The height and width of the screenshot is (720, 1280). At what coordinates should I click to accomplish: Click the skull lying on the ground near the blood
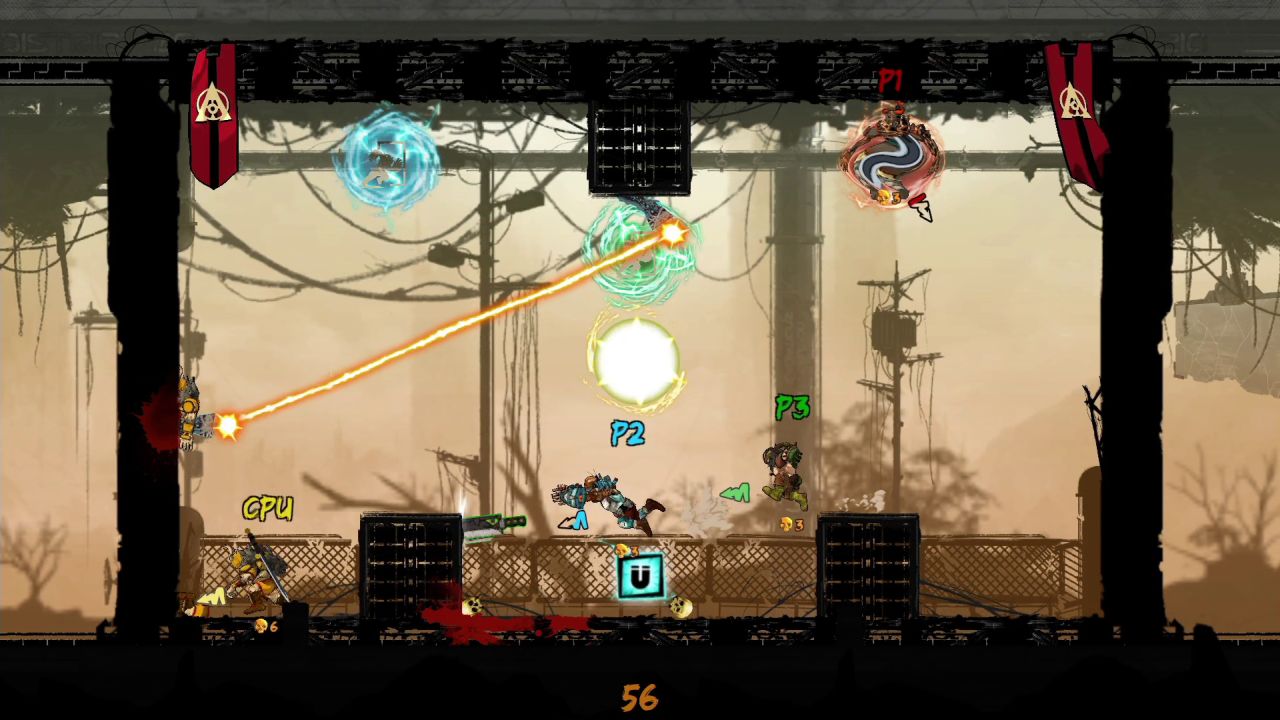click(x=475, y=605)
